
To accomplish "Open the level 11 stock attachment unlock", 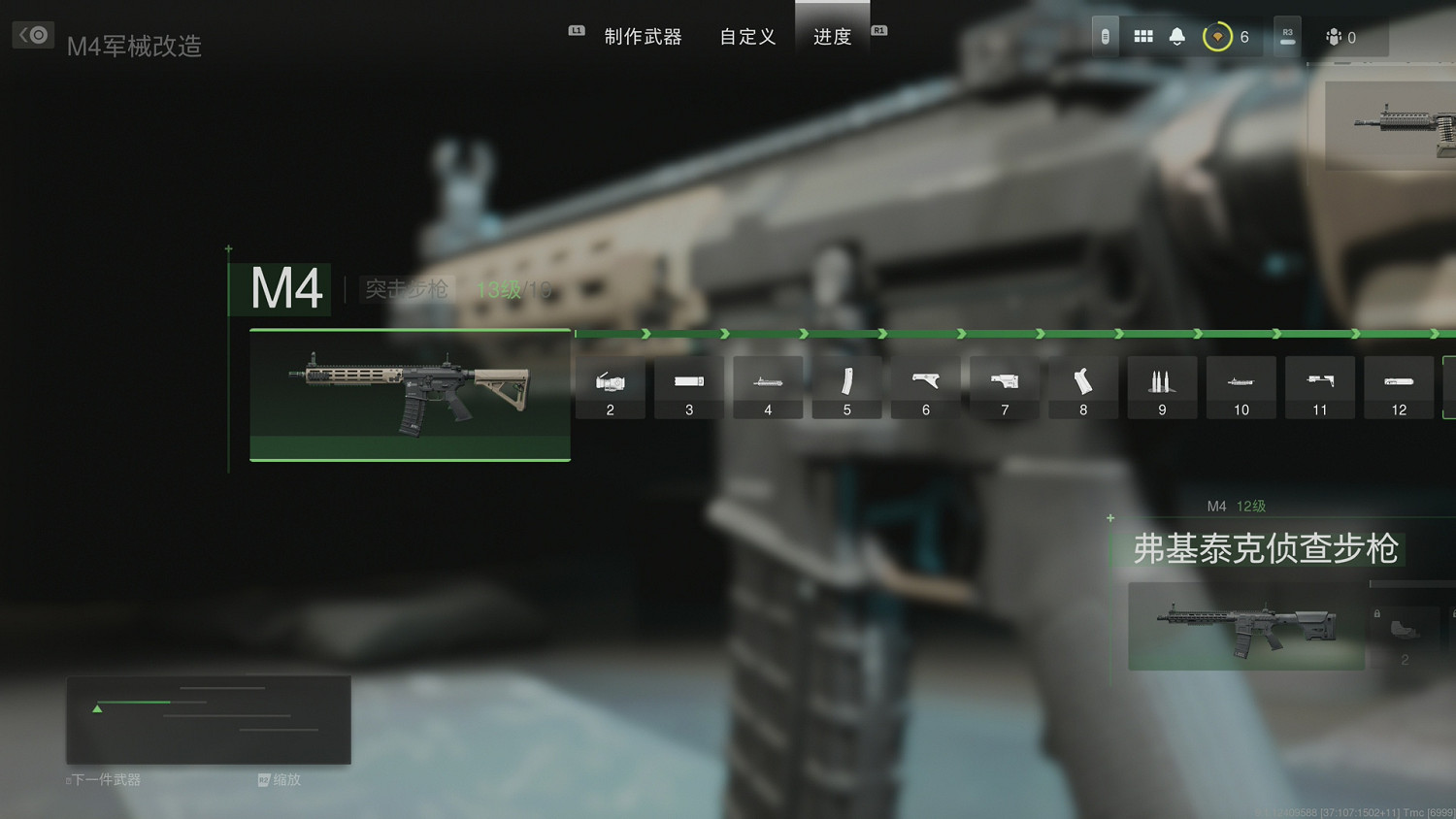I will coord(1319,386).
